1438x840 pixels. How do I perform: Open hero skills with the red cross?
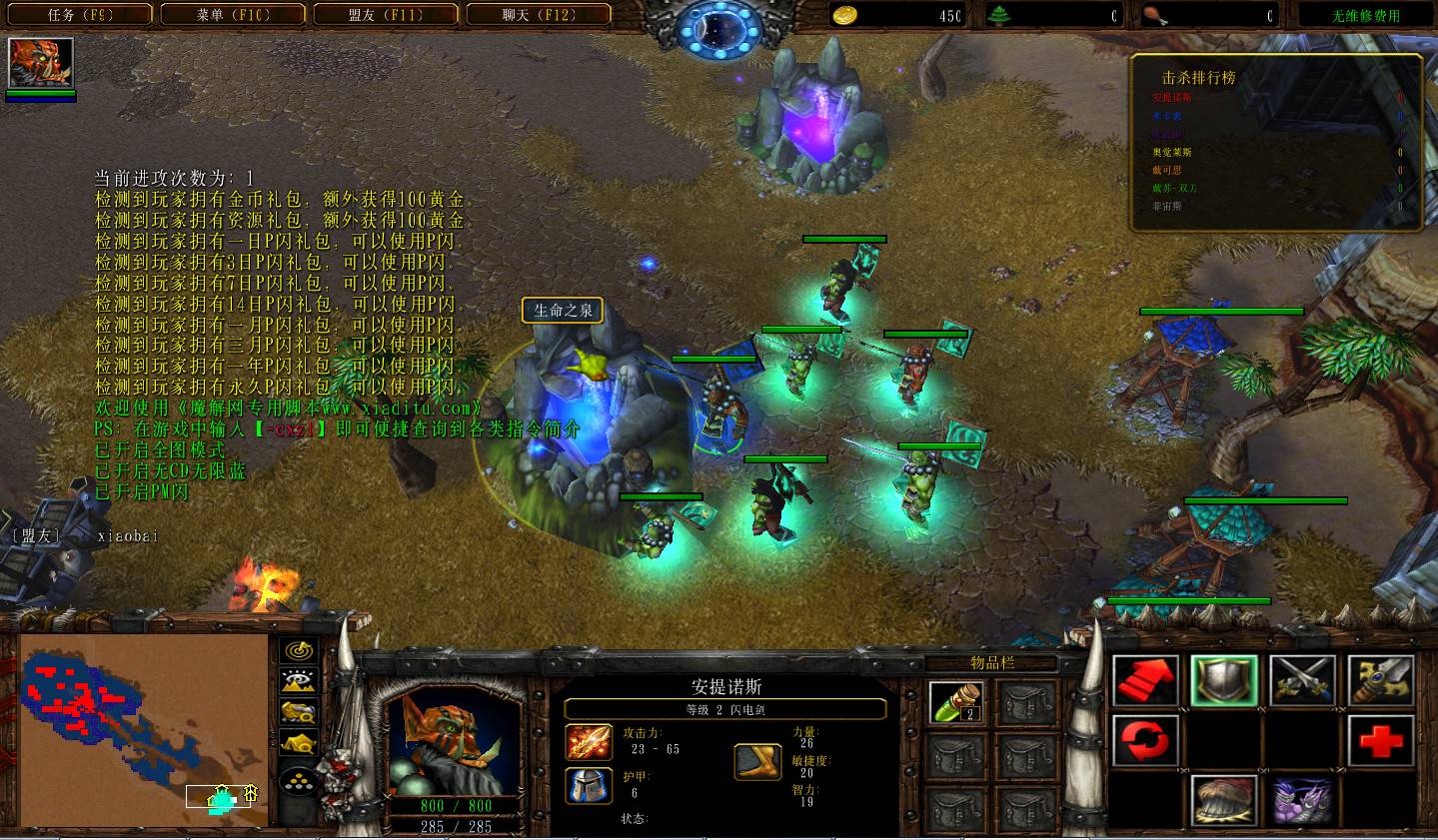[1381, 740]
